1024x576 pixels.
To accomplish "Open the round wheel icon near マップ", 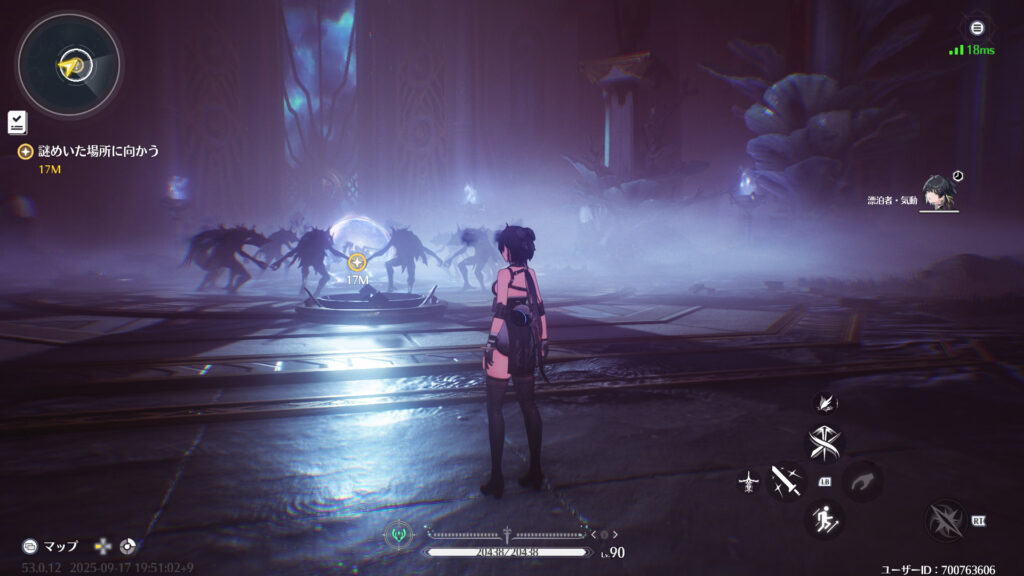I will pos(127,546).
